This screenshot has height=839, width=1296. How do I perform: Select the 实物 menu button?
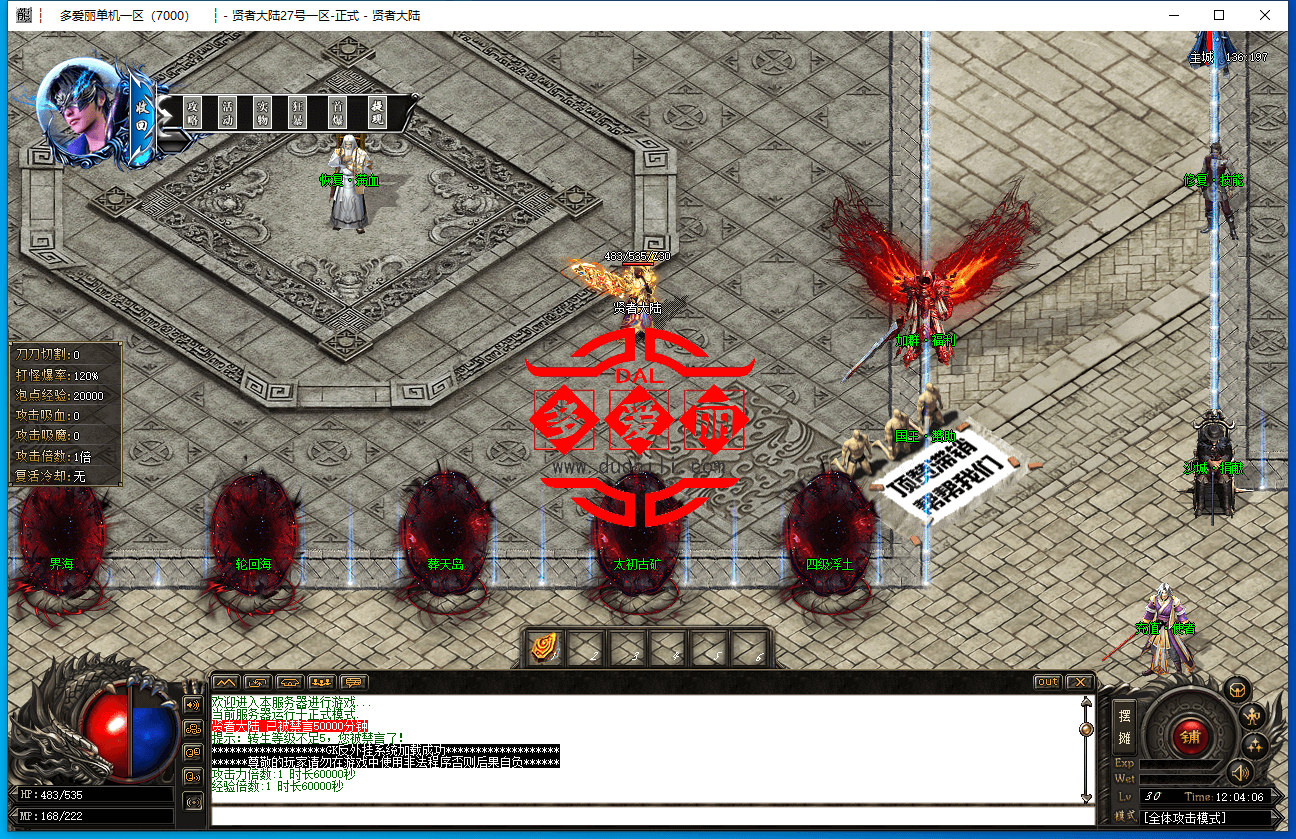(262, 112)
